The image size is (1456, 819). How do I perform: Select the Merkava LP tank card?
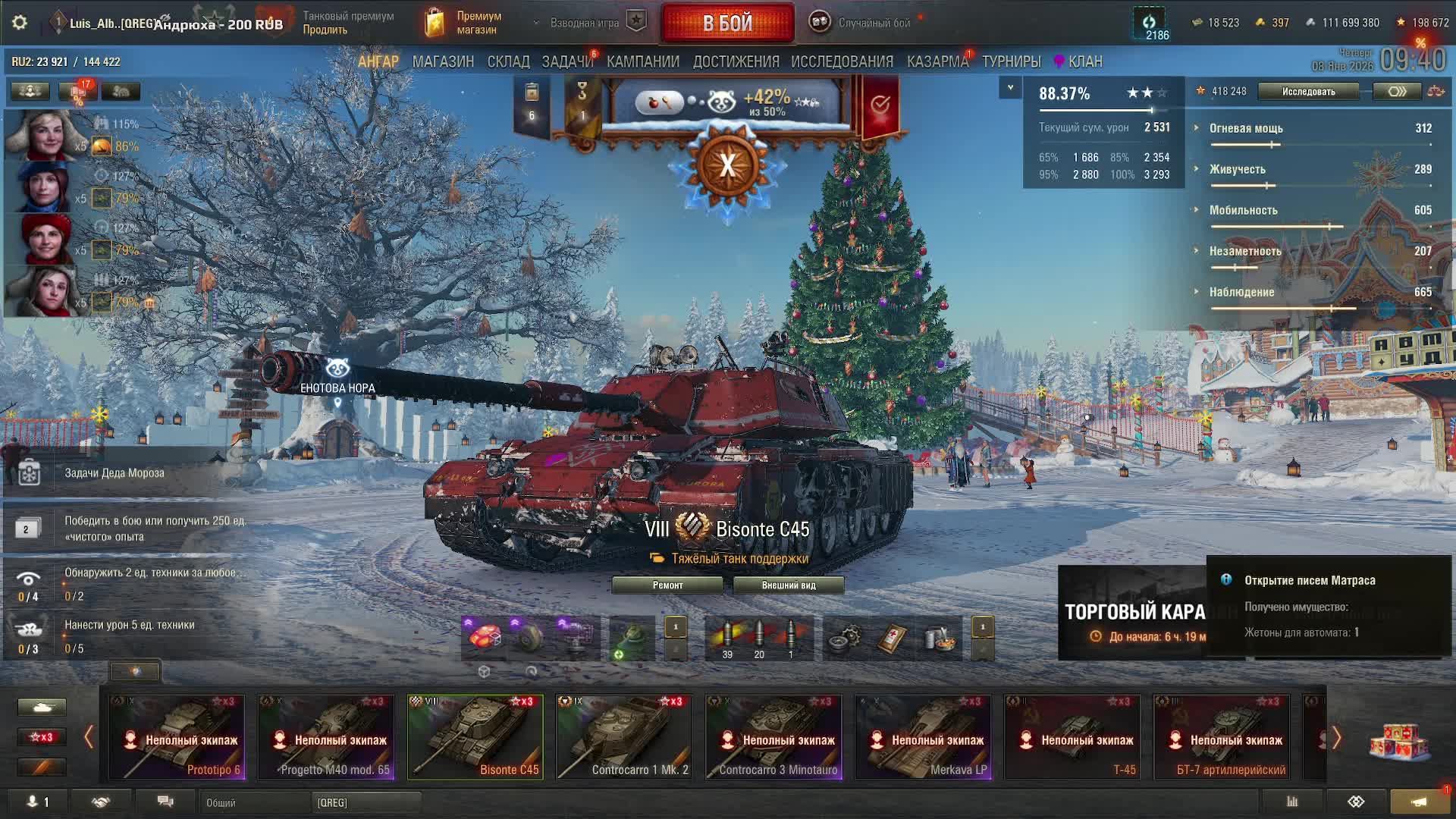click(923, 737)
